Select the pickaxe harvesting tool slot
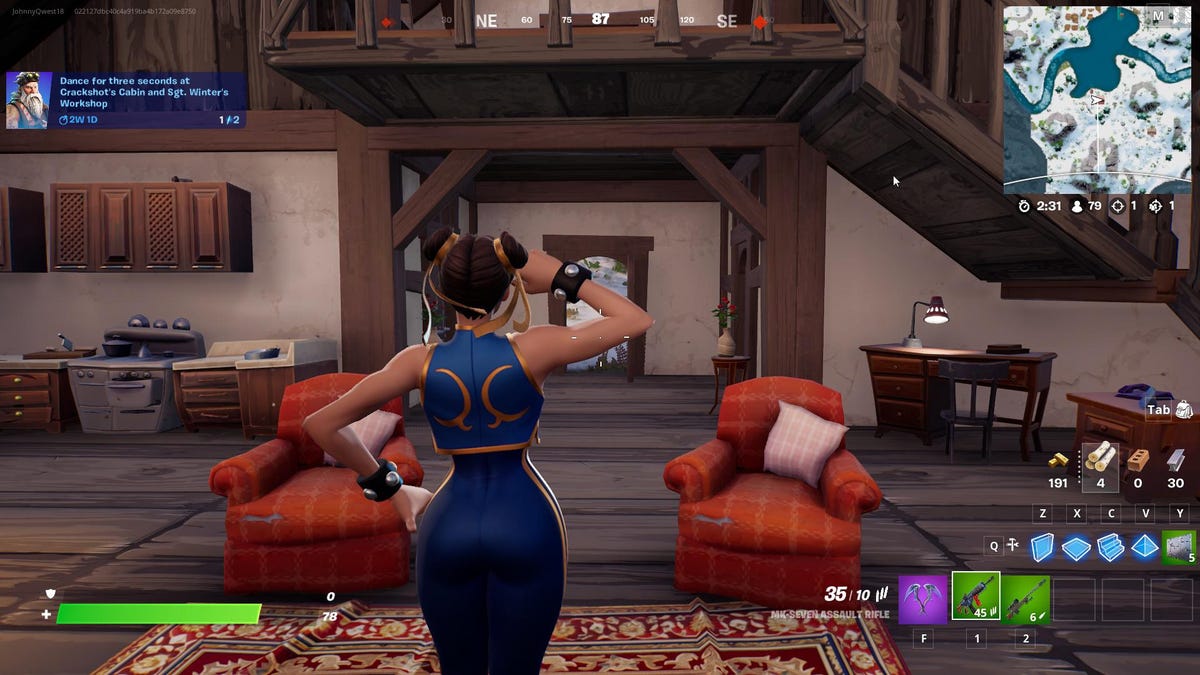Image resolution: width=1200 pixels, height=675 pixels. click(x=922, y=598)
